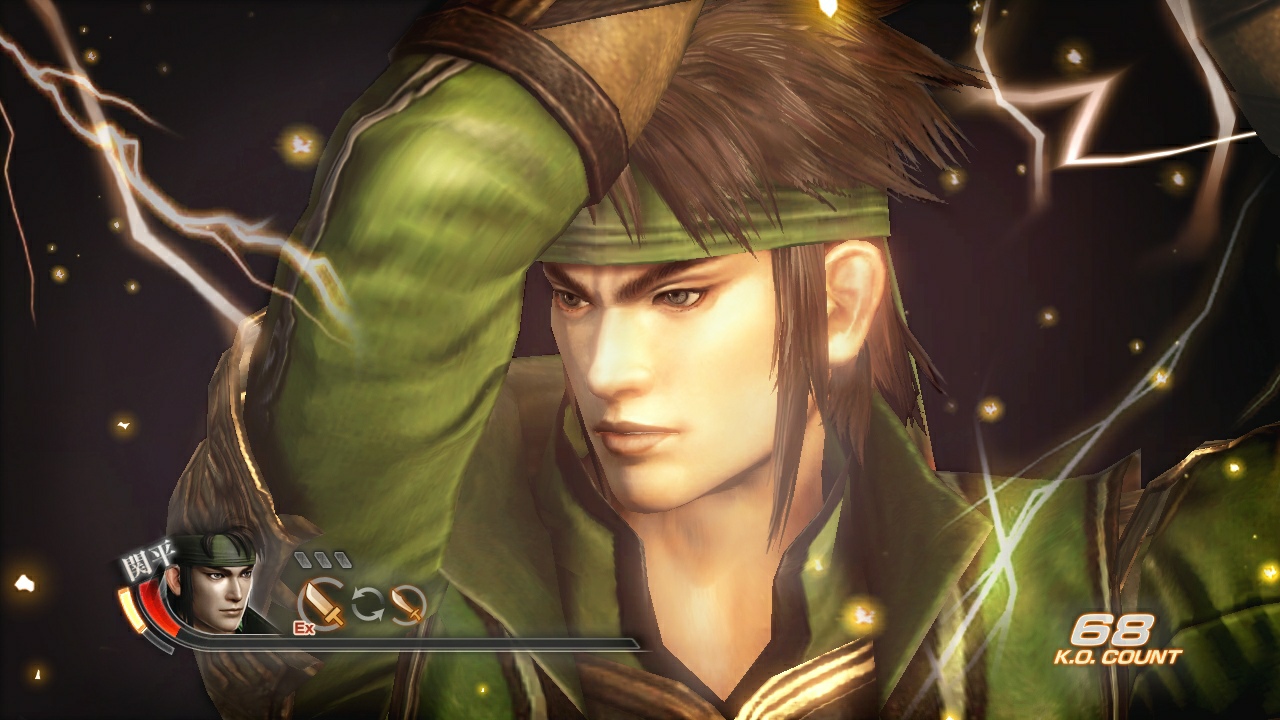The width and height of the screenshot is (1280, 720).
Task: Select the active Ex weapon sword icon
Action: (x=320, y=602)
